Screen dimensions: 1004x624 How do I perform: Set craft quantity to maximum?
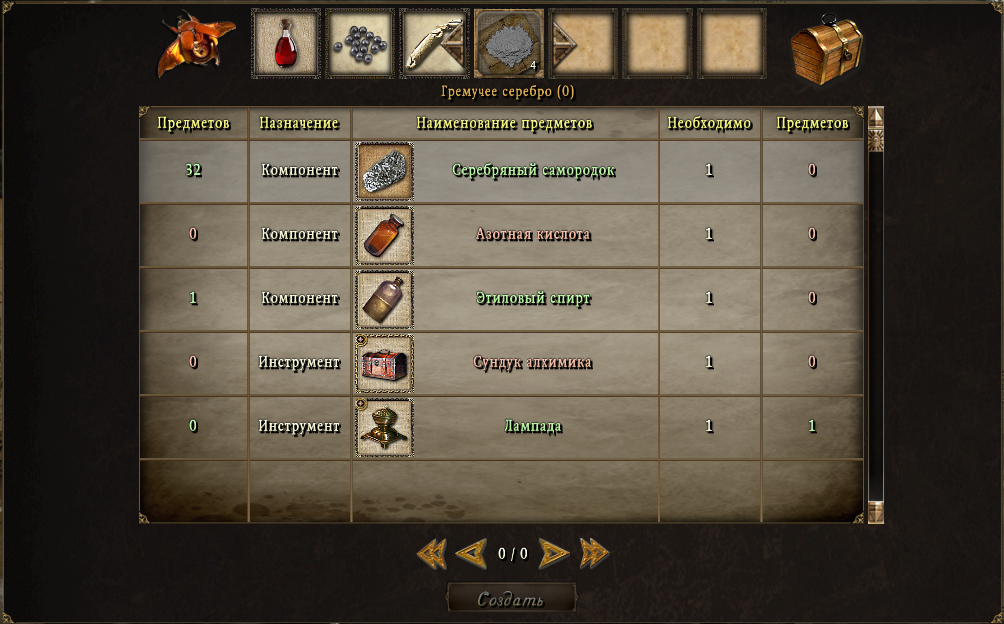[x=594, y=553]
